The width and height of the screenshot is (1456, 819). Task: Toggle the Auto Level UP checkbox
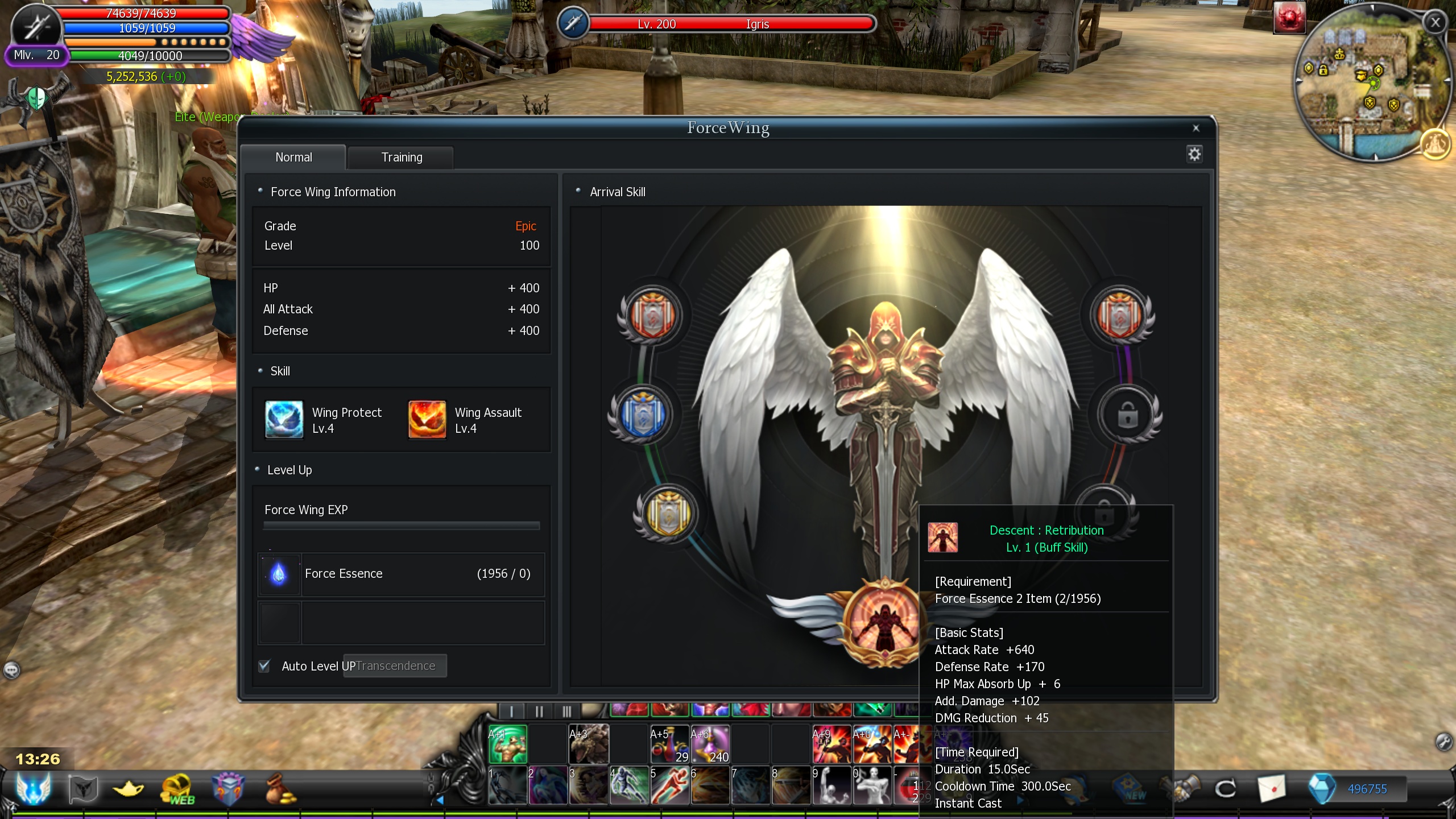tap(264, 666)
